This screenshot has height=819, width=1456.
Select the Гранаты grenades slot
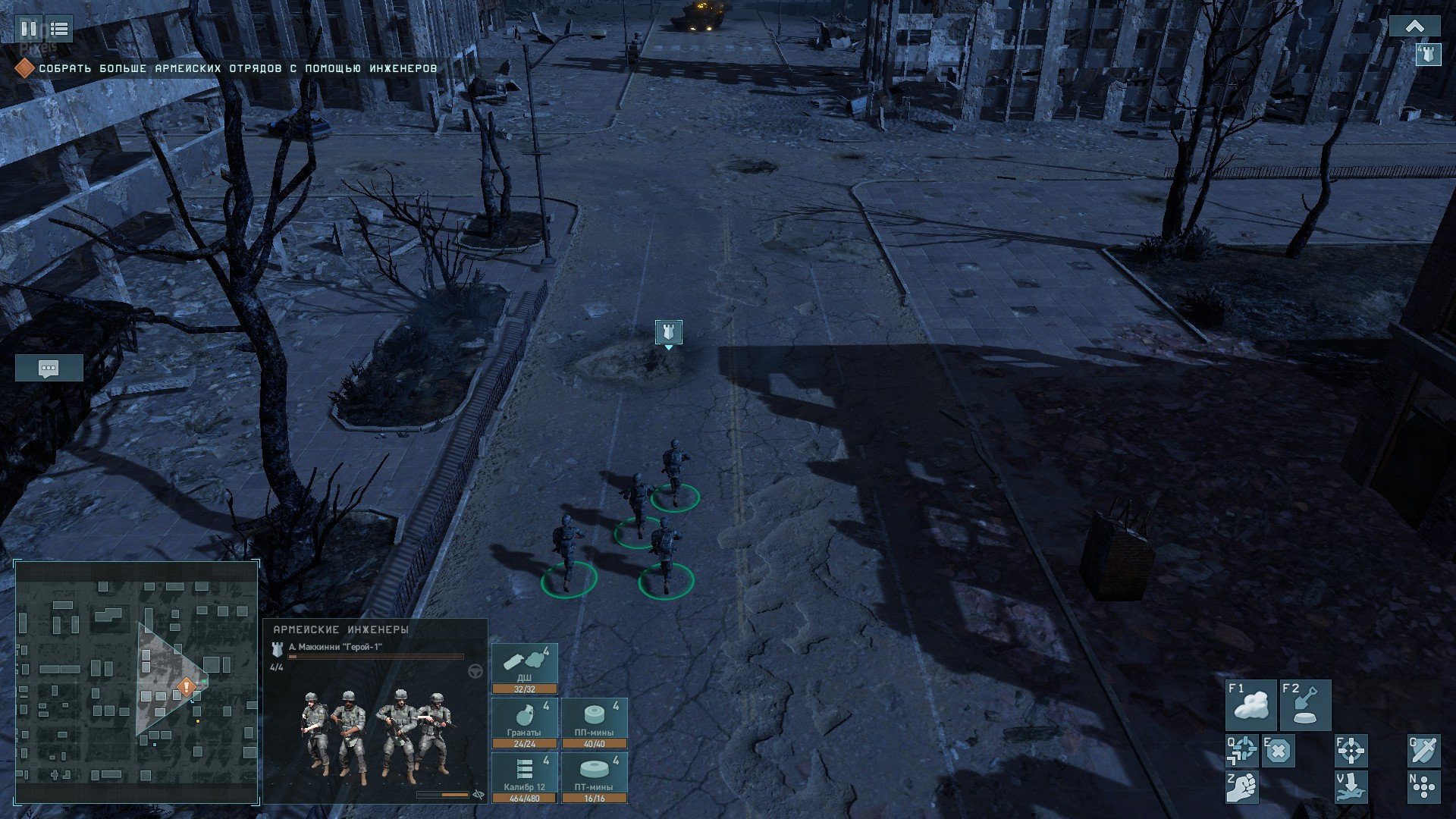[525, 723]
